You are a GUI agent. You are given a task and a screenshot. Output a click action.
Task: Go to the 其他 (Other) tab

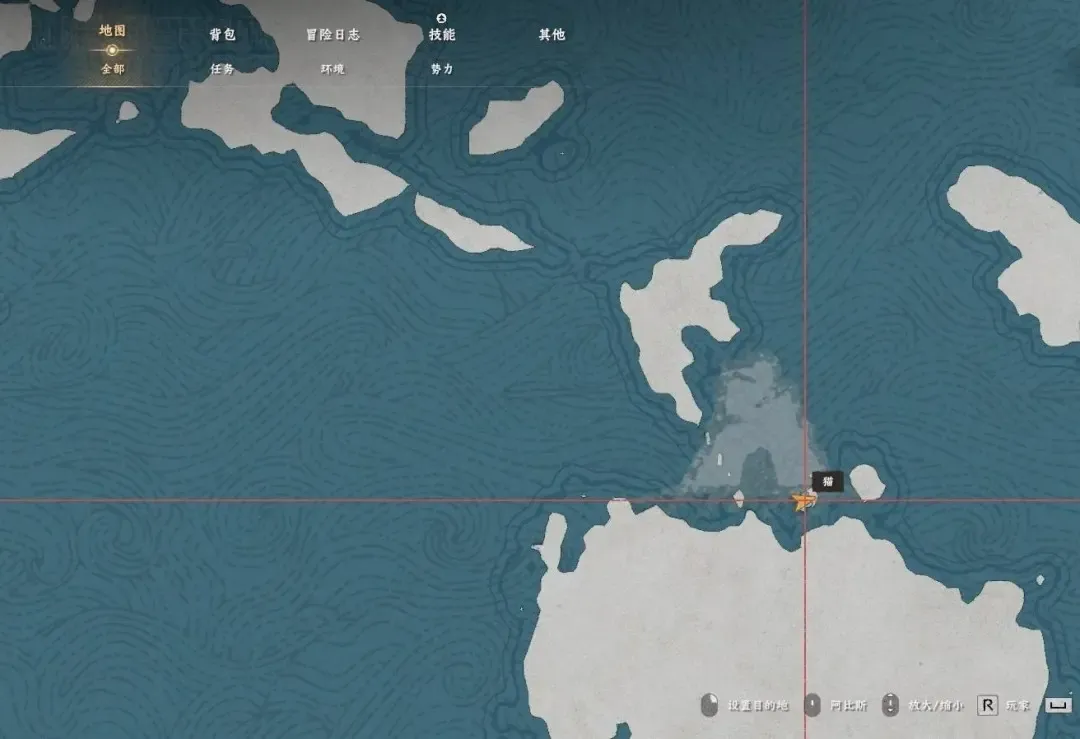pos(552,34)
